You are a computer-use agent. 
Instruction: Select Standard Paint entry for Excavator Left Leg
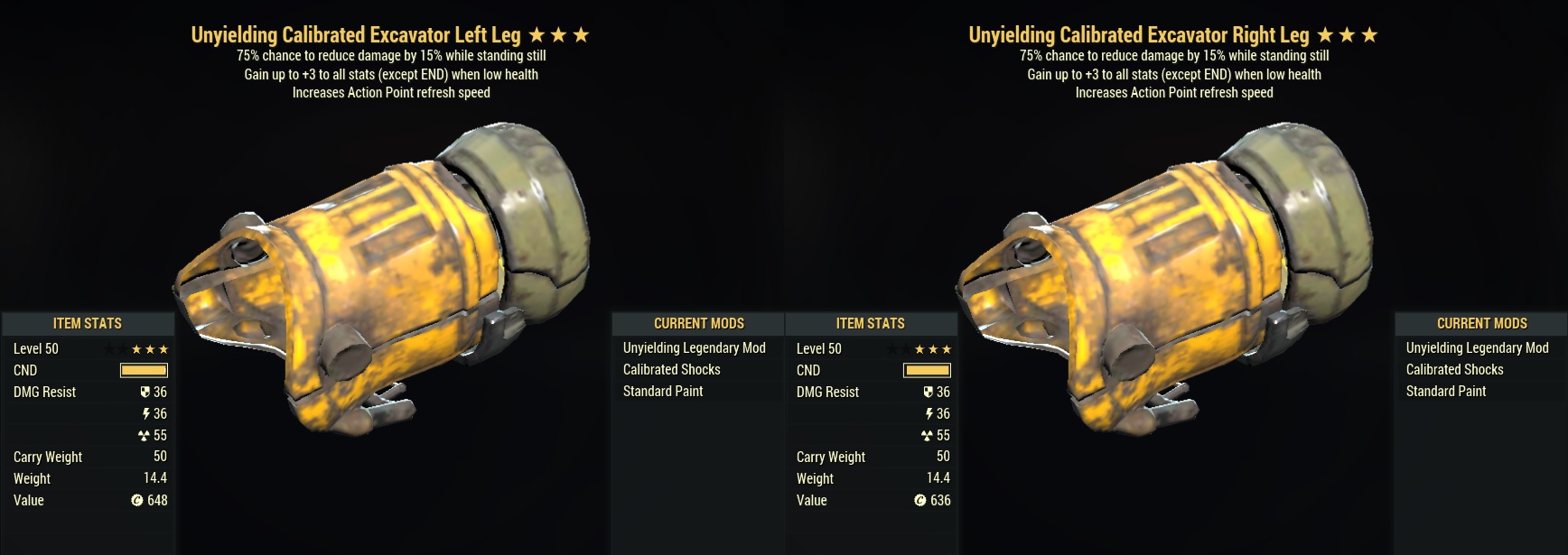(x=662, y=391)
